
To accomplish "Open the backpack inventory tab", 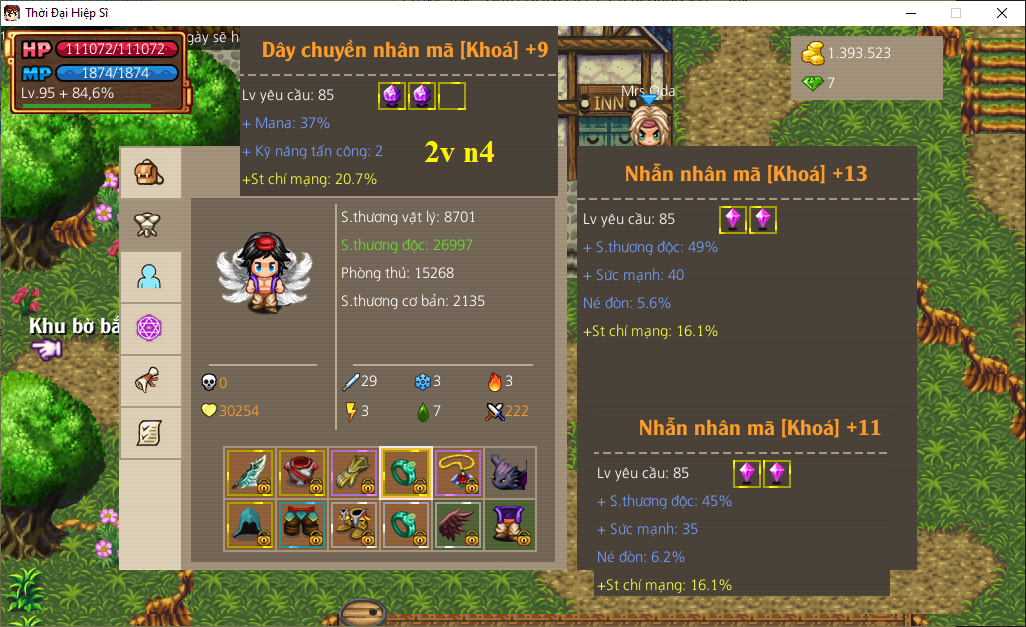I will (x=150, y=172).
